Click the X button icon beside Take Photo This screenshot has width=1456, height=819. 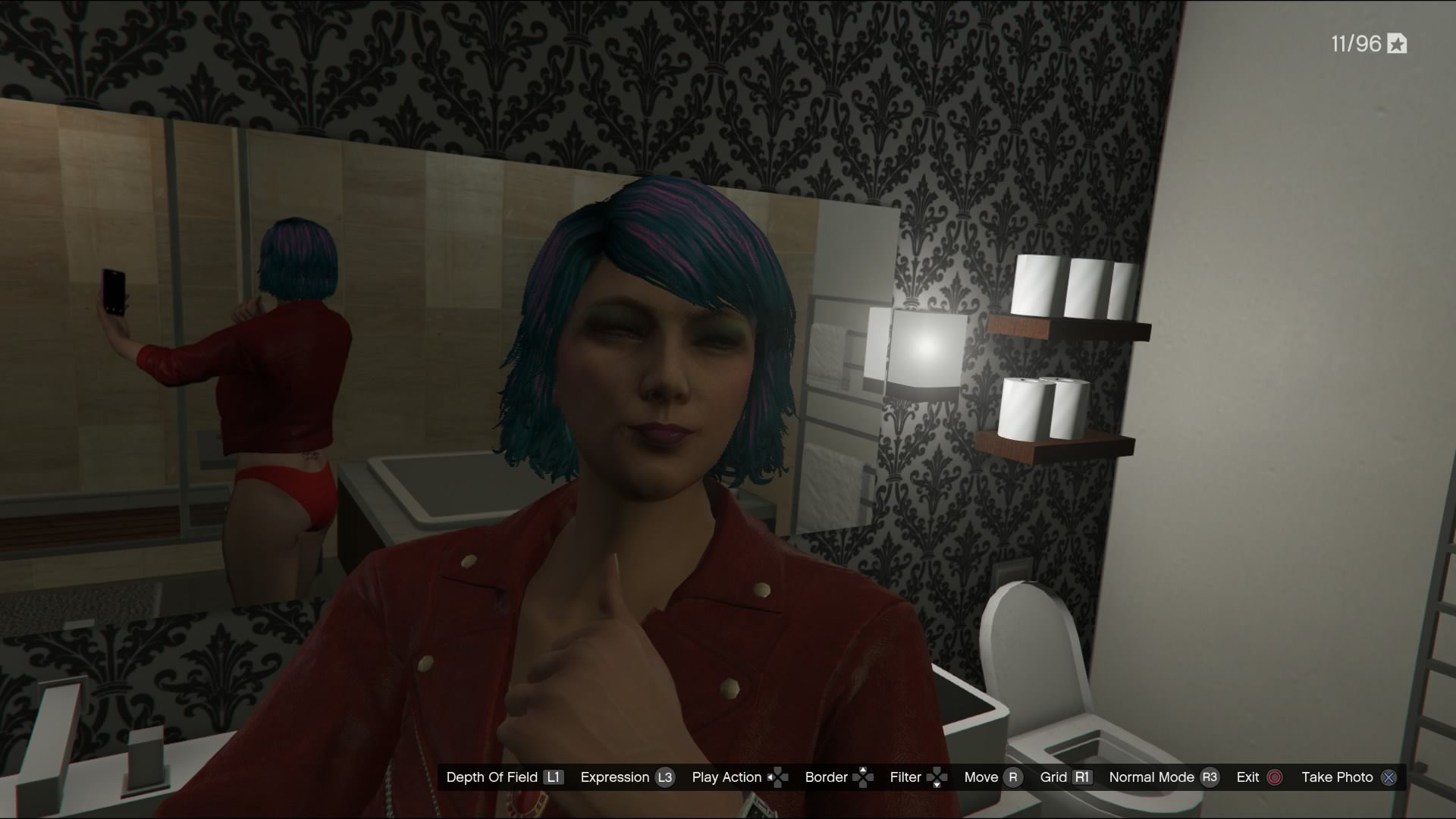tap(1388, 777)
